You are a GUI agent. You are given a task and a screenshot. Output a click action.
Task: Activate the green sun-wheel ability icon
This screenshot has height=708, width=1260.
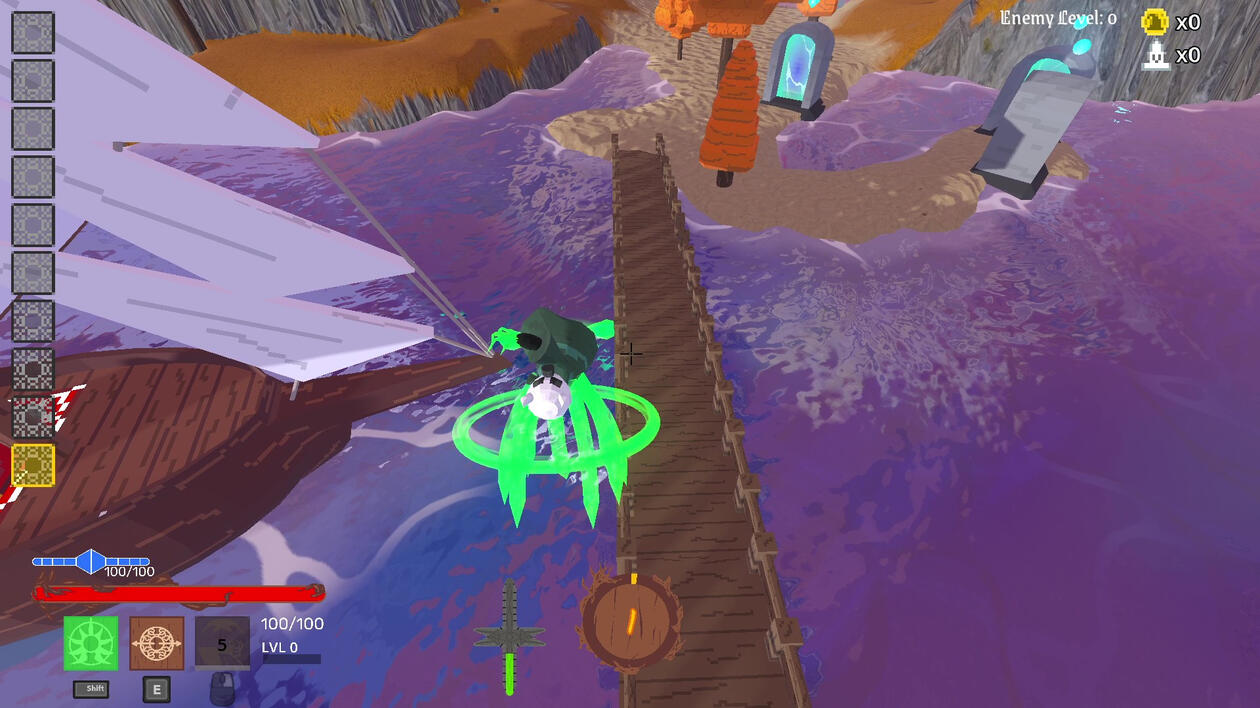coord(91,643)
